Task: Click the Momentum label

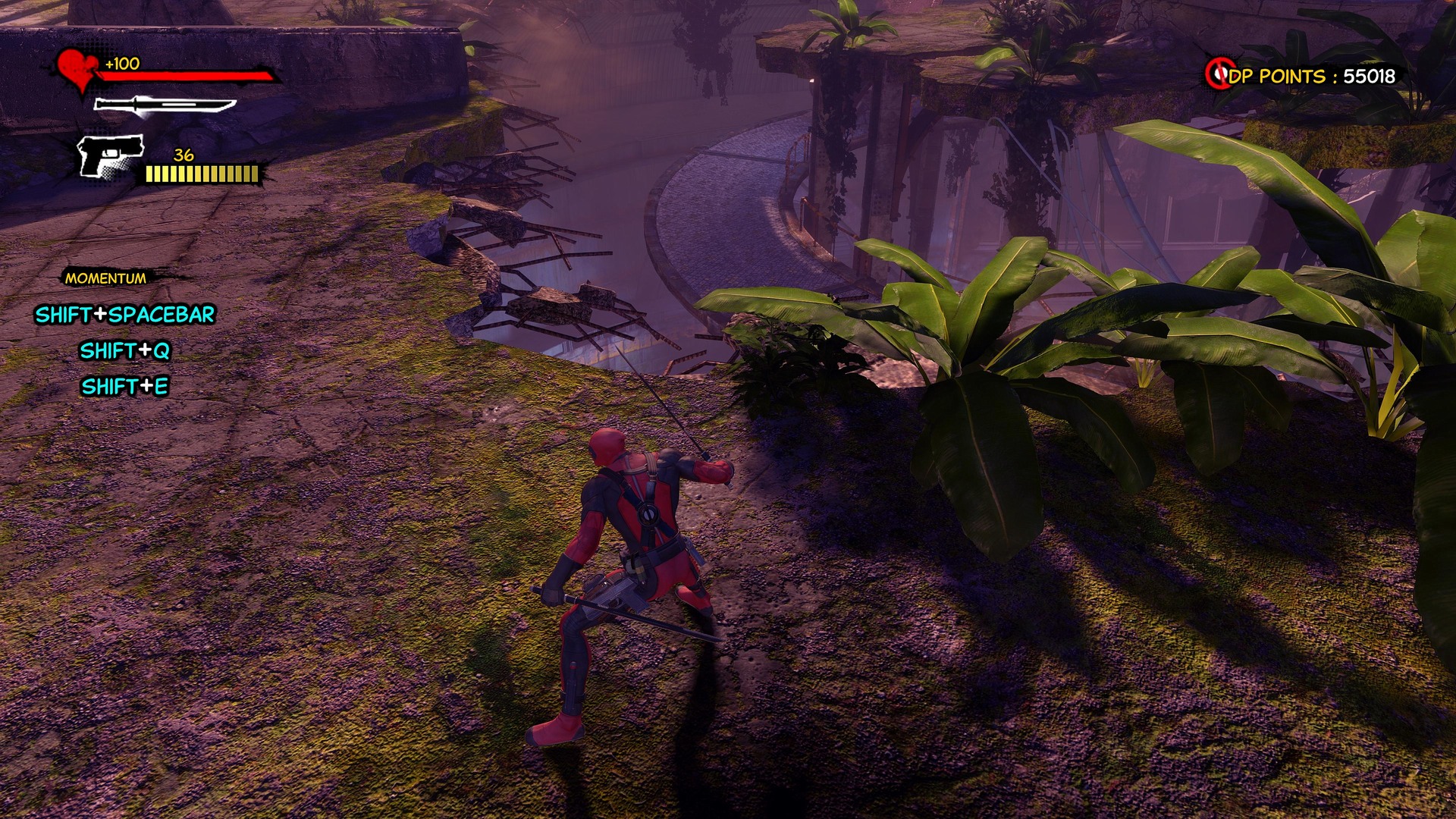Action: (x=105, y=278)
